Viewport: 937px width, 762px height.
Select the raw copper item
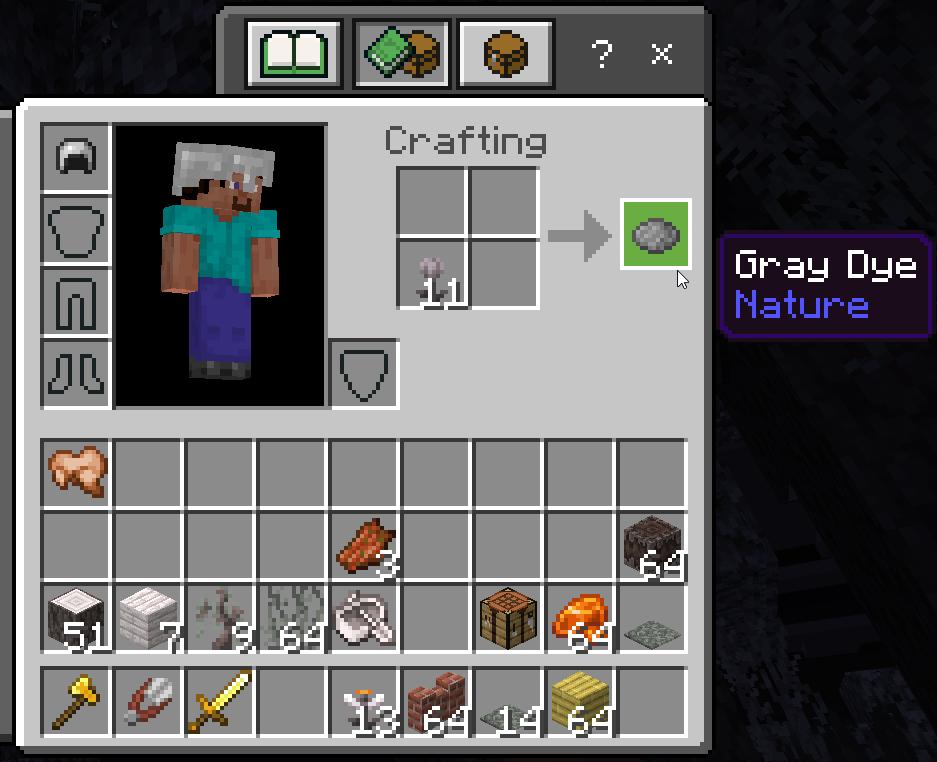click(x=77, y=470)
